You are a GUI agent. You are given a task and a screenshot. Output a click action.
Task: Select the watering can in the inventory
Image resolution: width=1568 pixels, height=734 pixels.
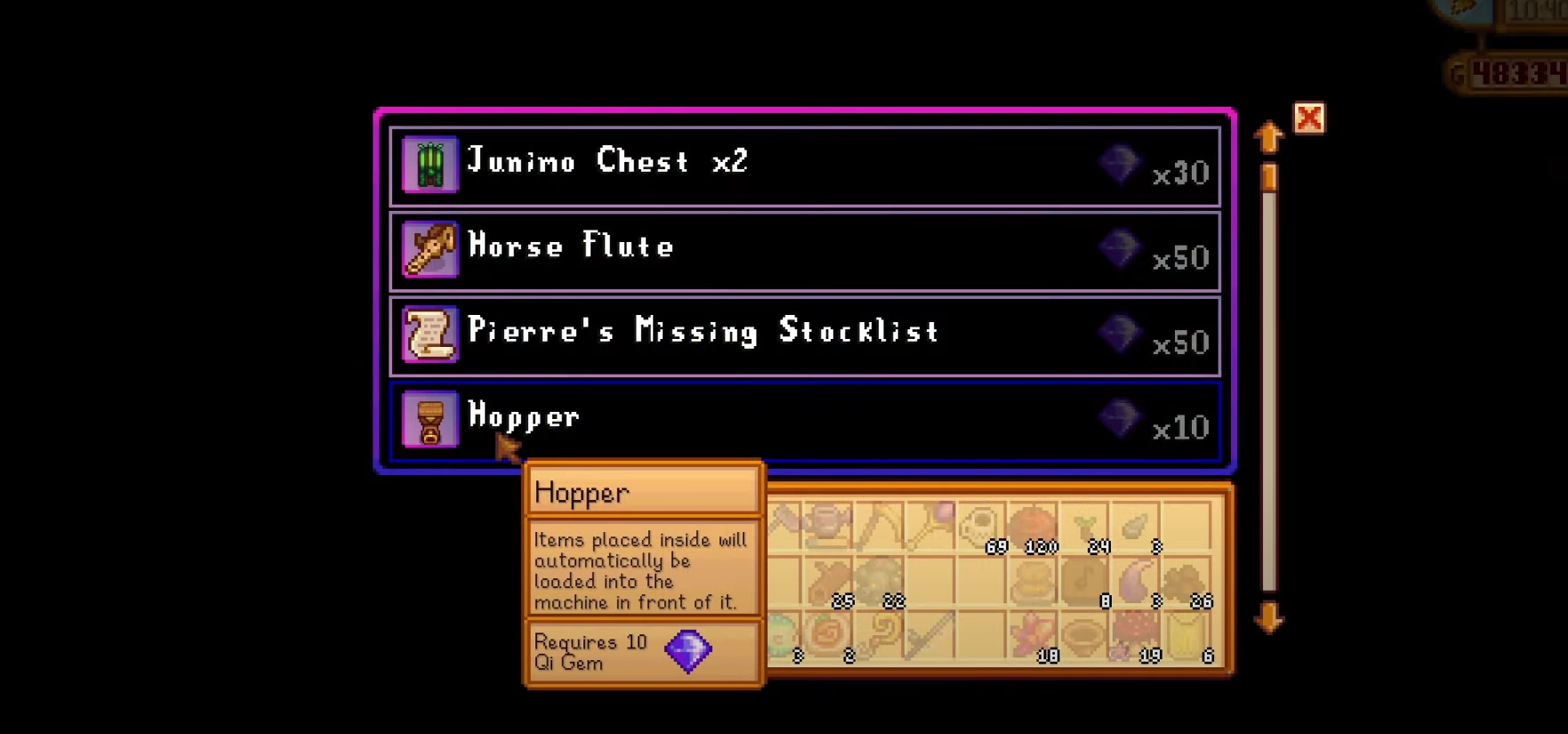click(x=827, y=522)
